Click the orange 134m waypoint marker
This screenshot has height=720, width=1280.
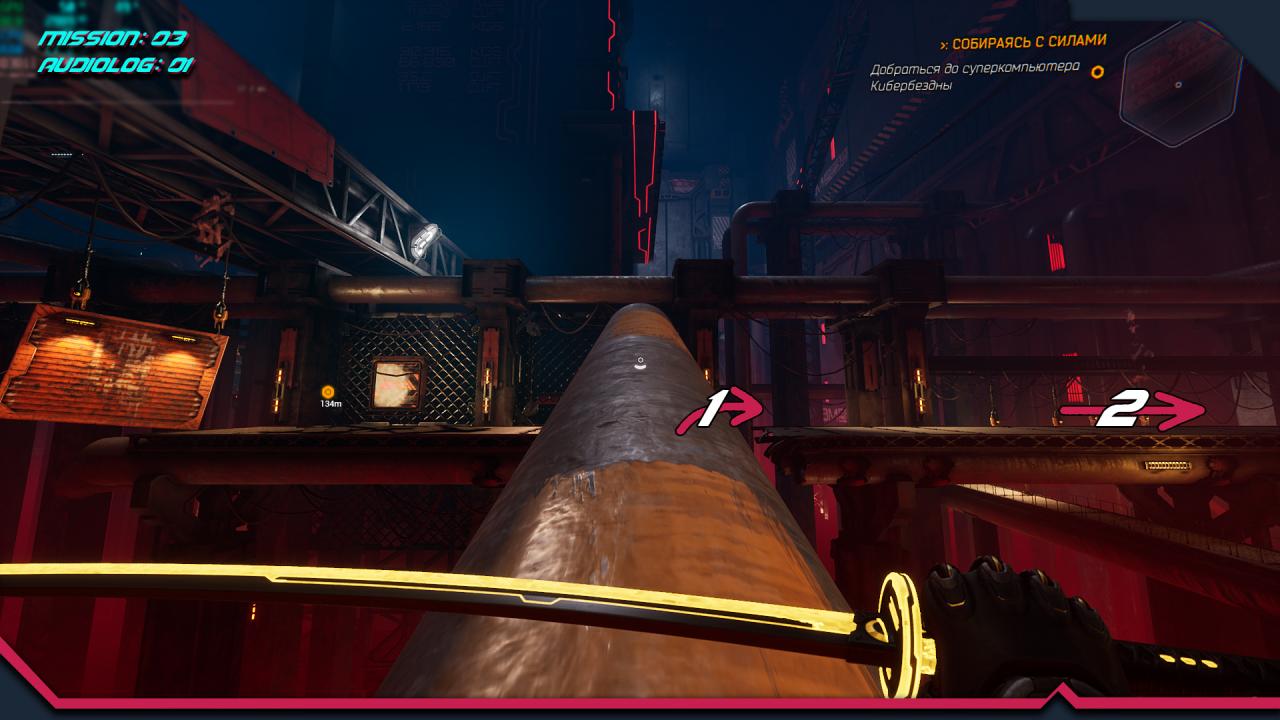click(328, 391)
